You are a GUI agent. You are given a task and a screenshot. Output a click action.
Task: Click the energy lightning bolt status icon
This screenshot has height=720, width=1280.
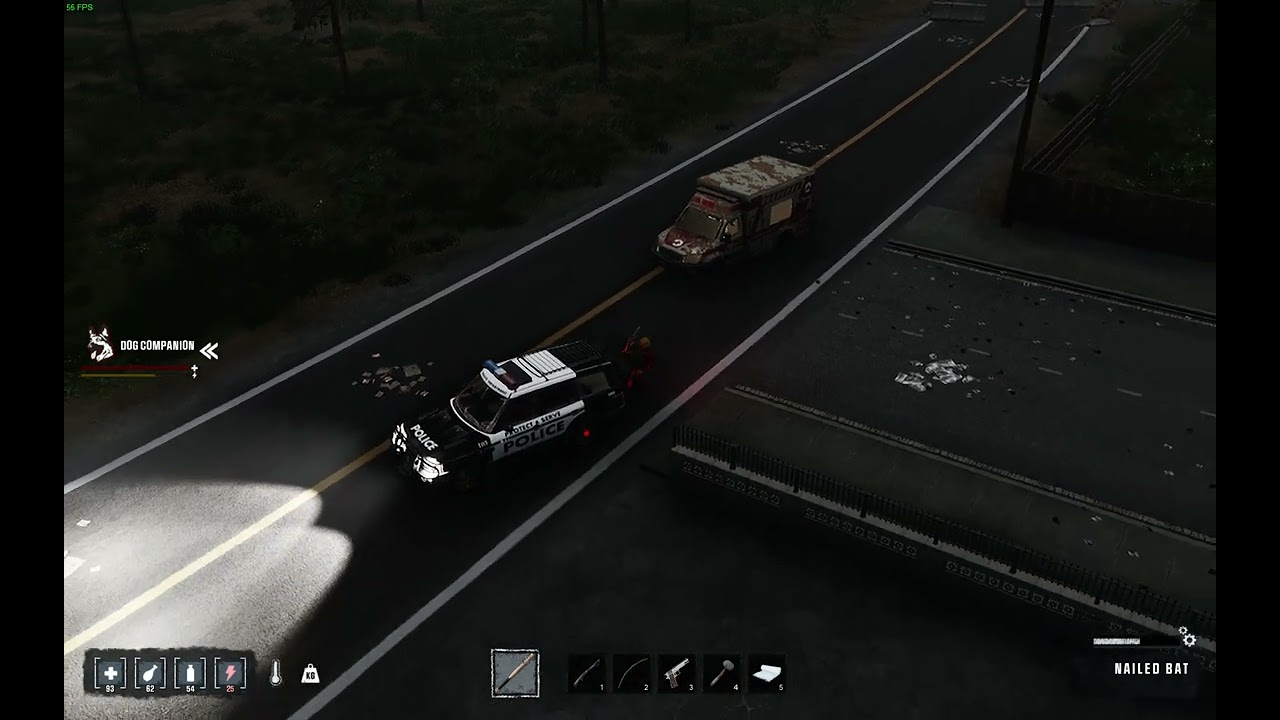click(230, 673)
